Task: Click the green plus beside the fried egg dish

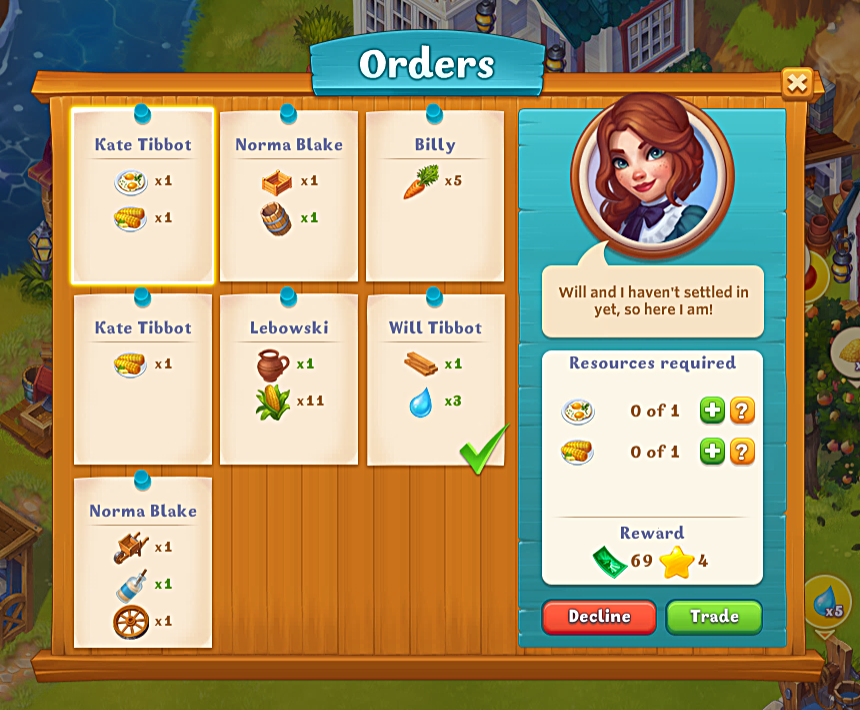Action: (711, 410)
